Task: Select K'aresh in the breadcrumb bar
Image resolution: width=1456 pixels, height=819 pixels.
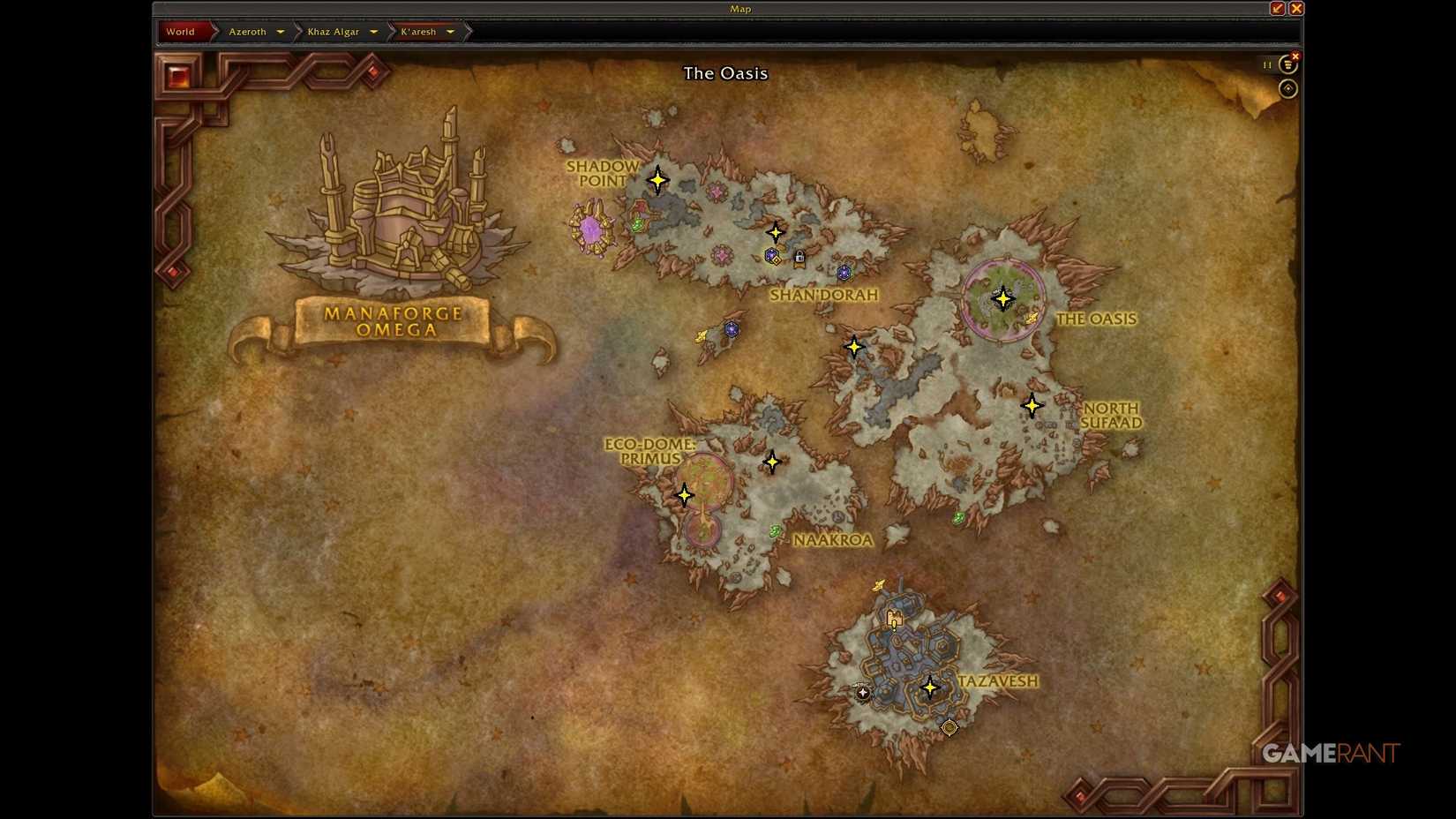Action: (420, 31)
